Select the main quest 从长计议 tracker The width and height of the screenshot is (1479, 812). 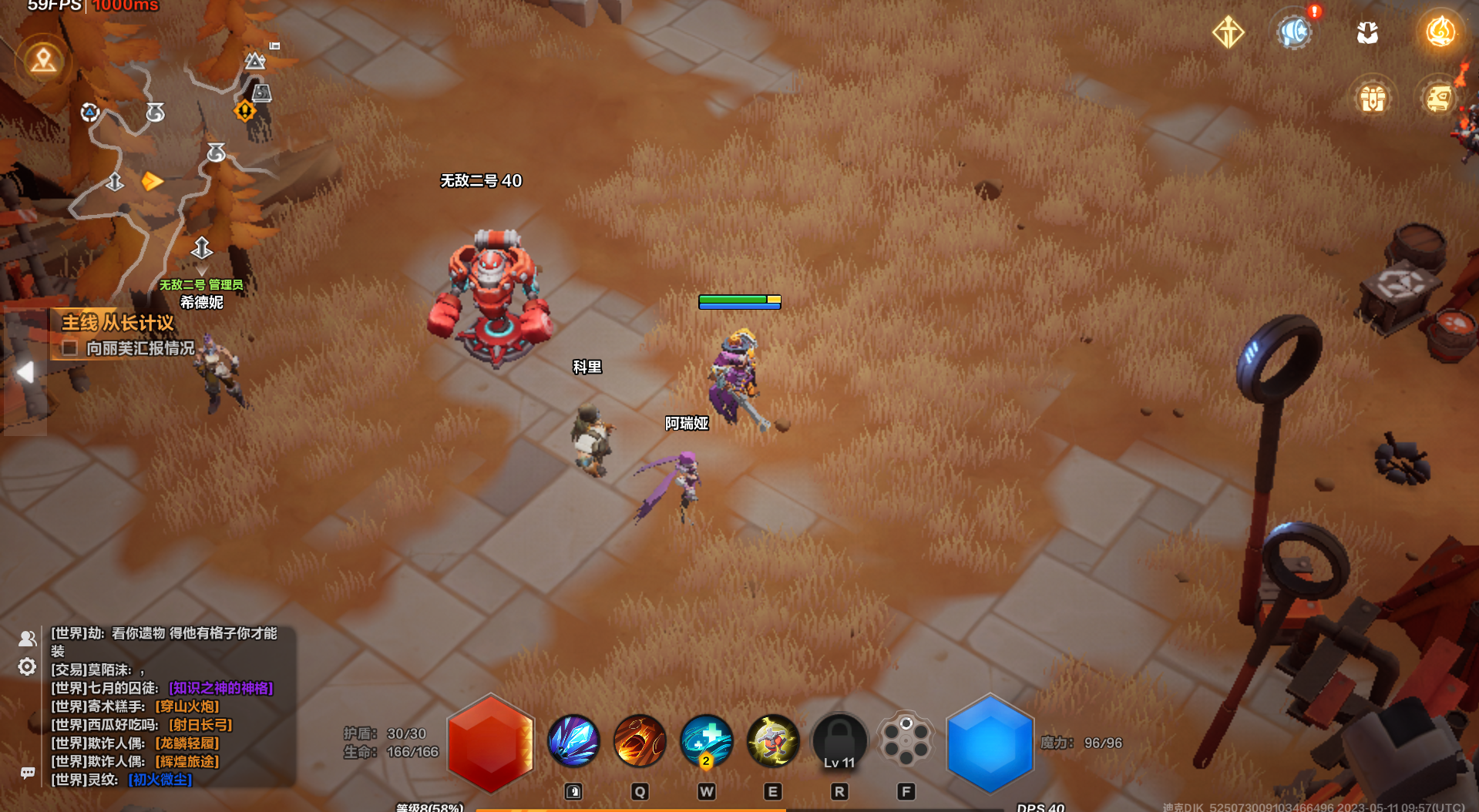118,323
